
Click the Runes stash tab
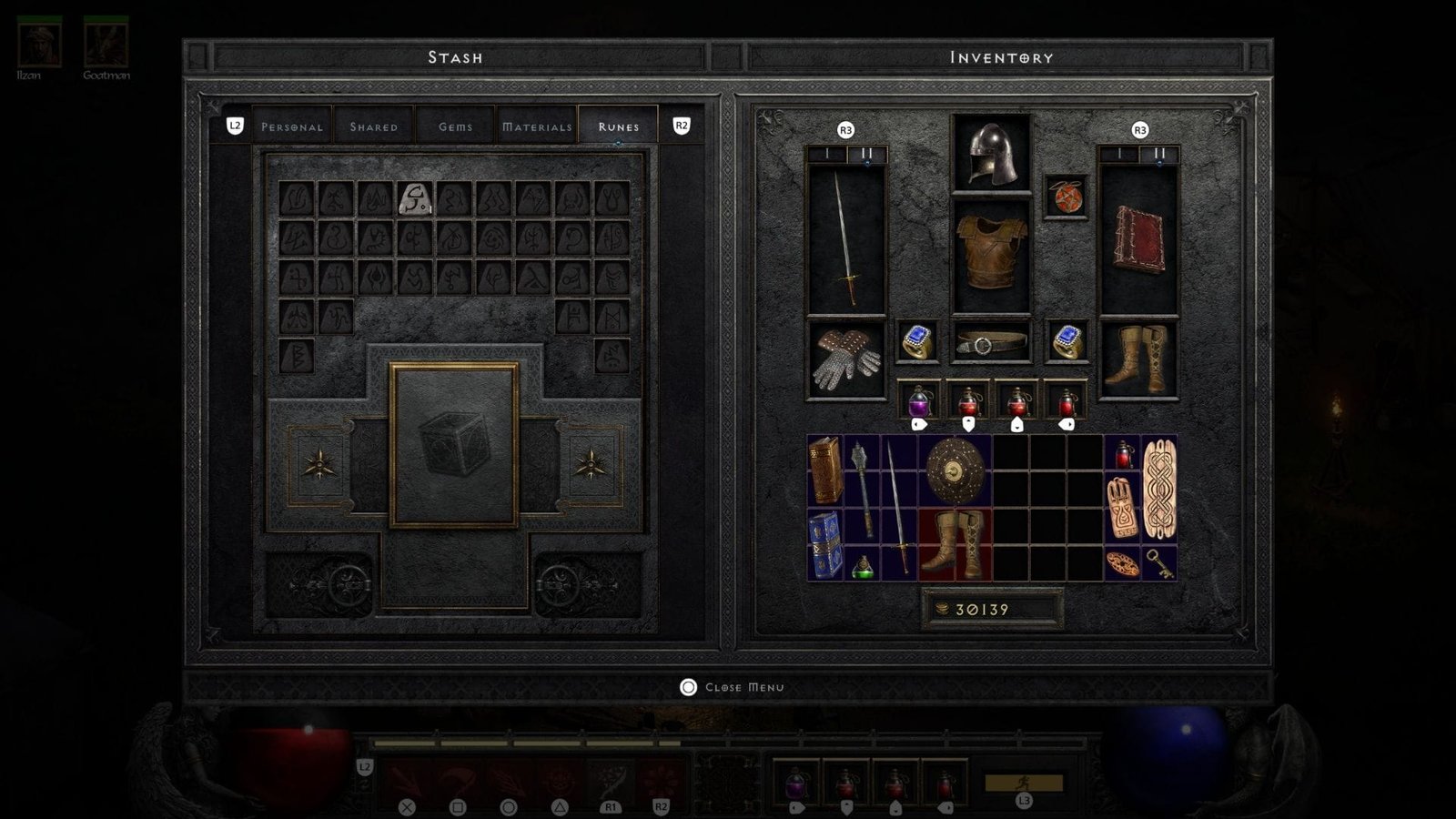[x=618, y=126]
